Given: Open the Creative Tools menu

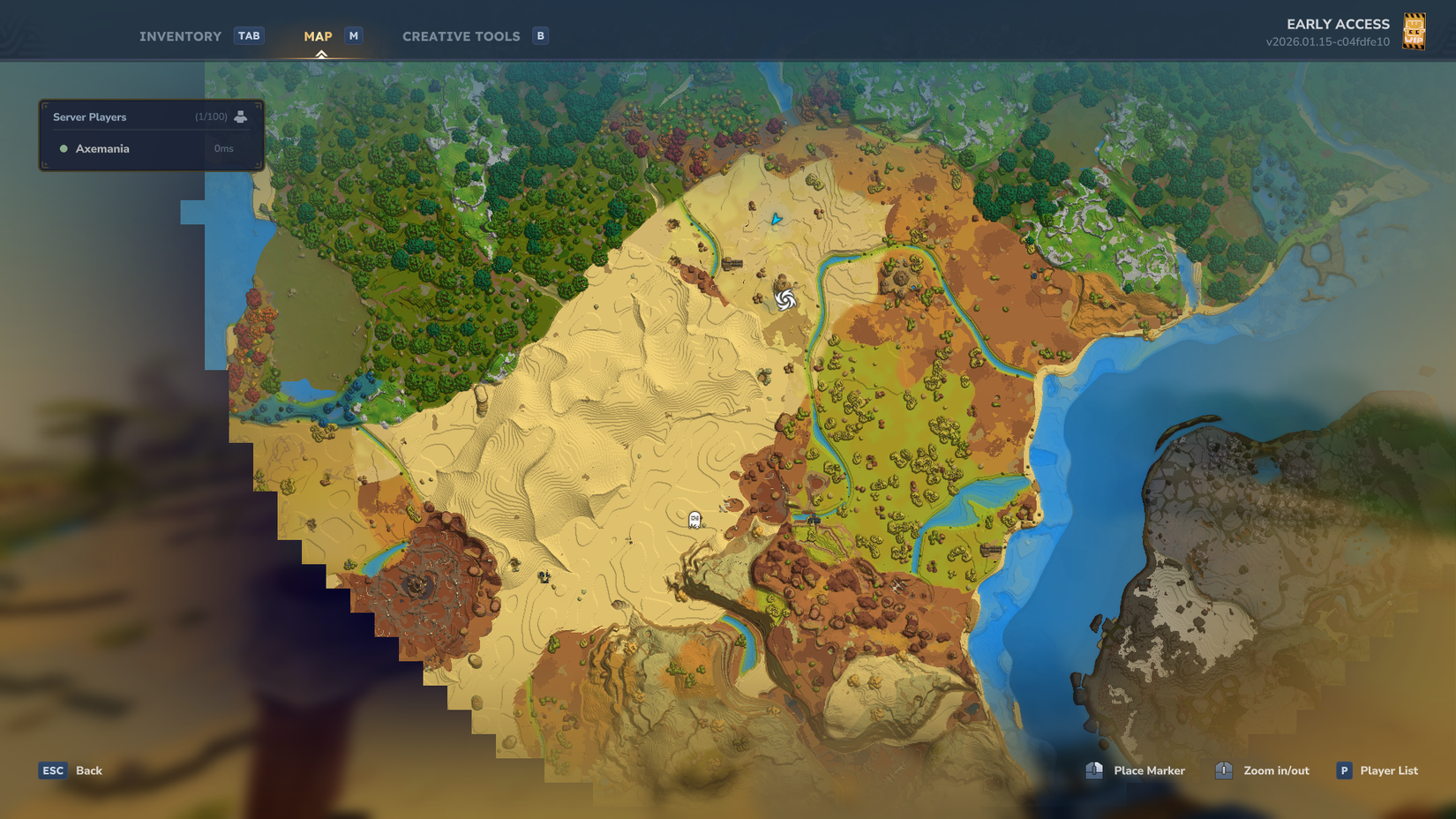Looking at the screenshot, I should [x=461, y=36].
